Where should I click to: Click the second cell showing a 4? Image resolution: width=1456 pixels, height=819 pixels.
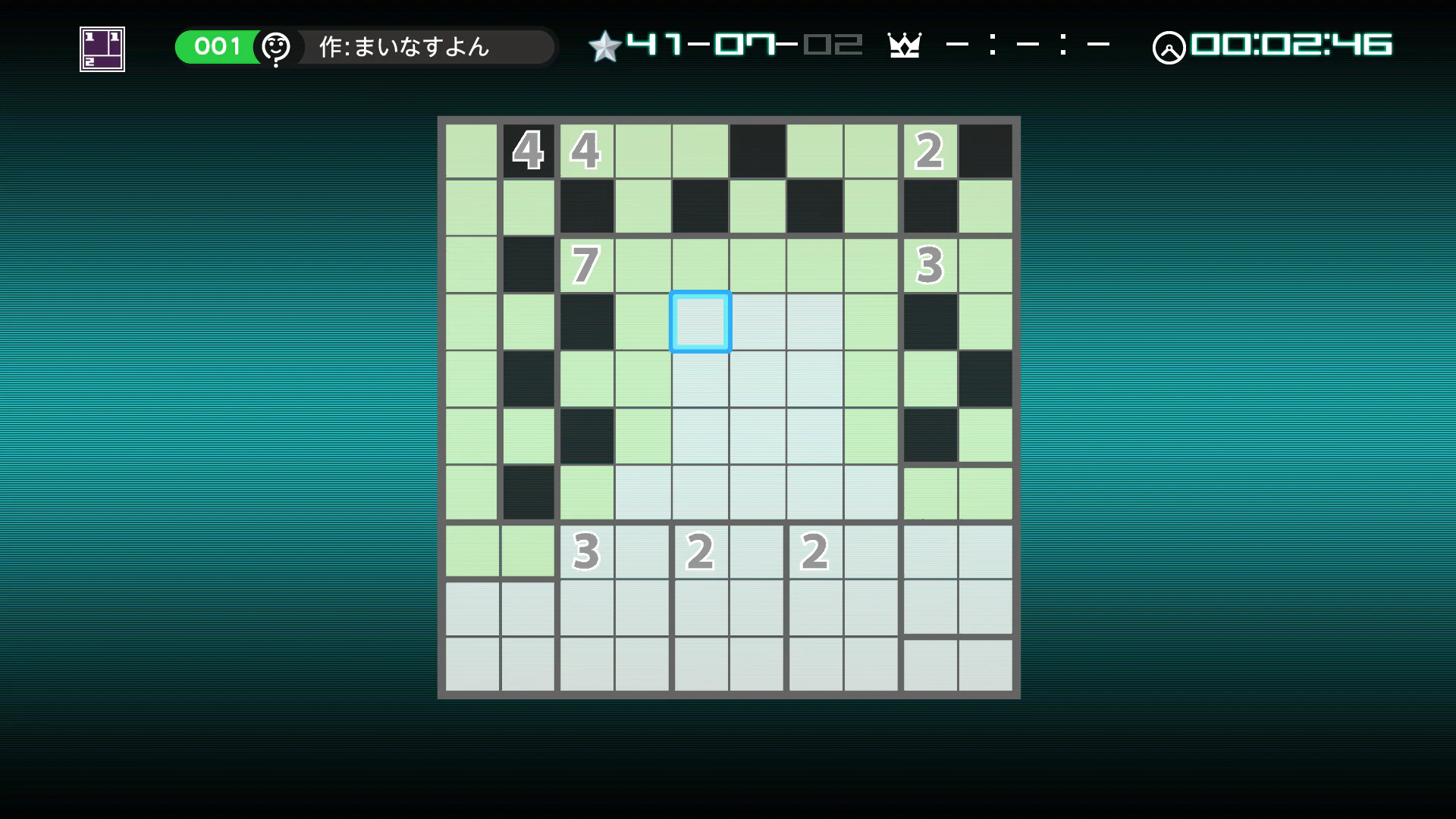tap(585, 151)
